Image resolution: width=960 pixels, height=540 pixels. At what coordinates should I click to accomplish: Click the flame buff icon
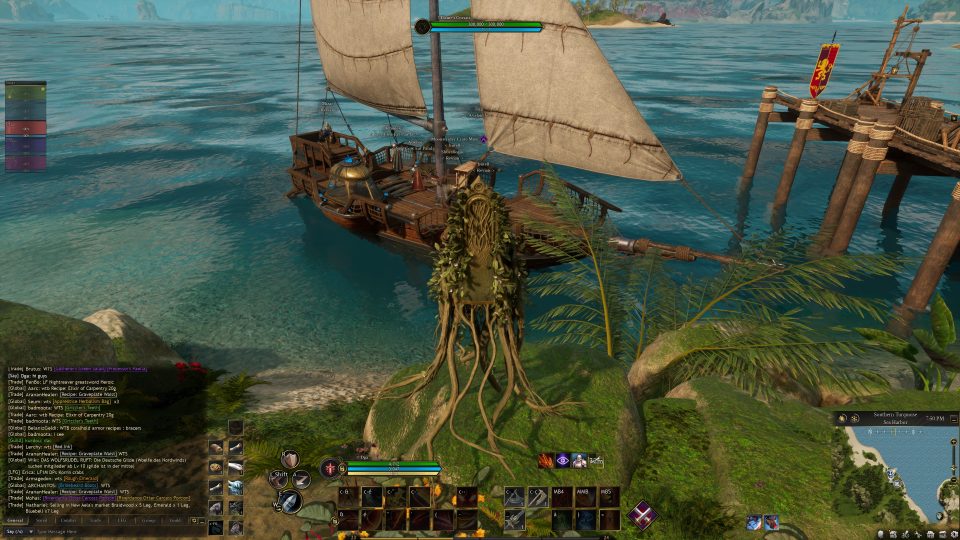546,461
